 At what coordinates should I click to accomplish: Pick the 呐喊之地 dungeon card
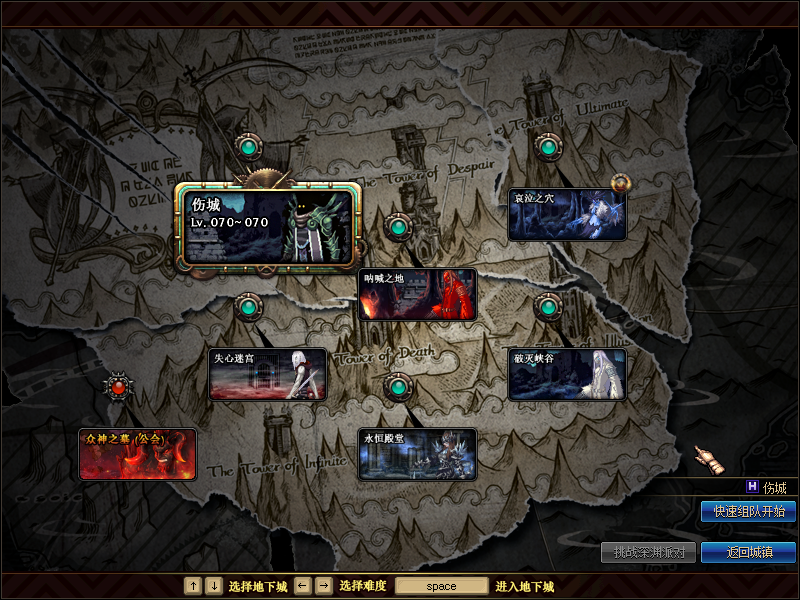417,294
